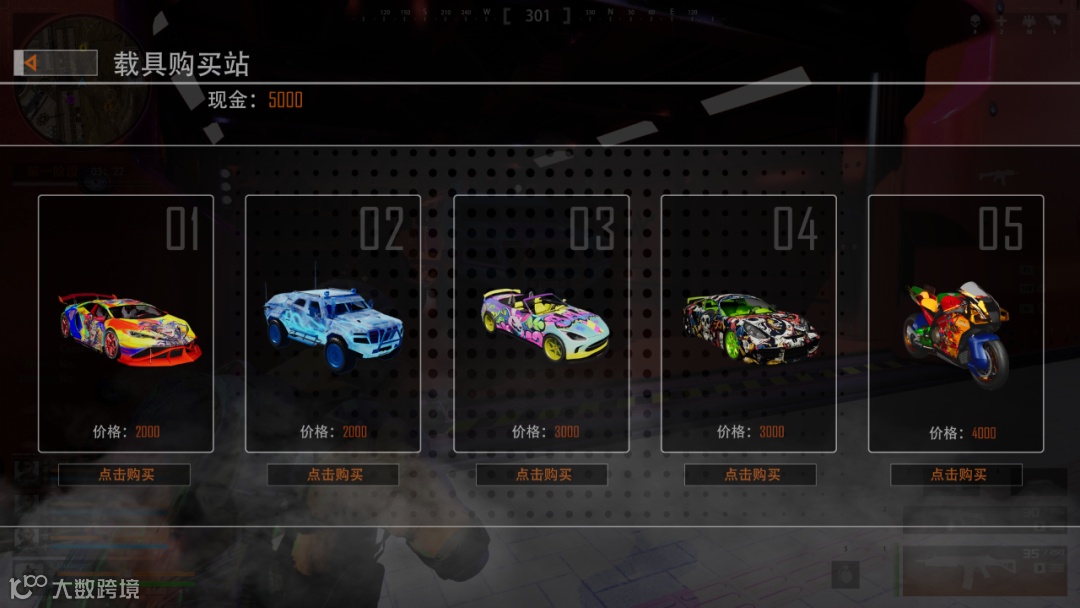
Task: Pick vehicle card 04 sticker-covered supercar
Action: [x=749, y=323]
